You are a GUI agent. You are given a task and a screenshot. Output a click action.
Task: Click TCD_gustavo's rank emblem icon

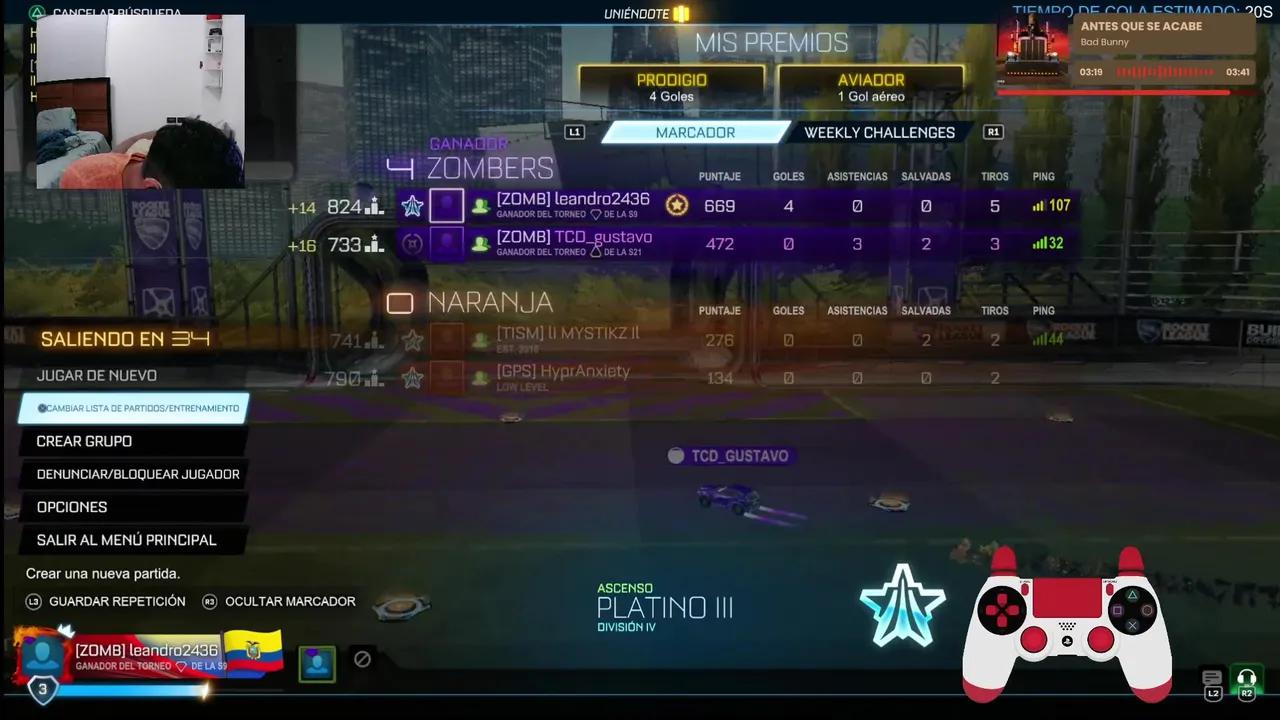point(412,243)
